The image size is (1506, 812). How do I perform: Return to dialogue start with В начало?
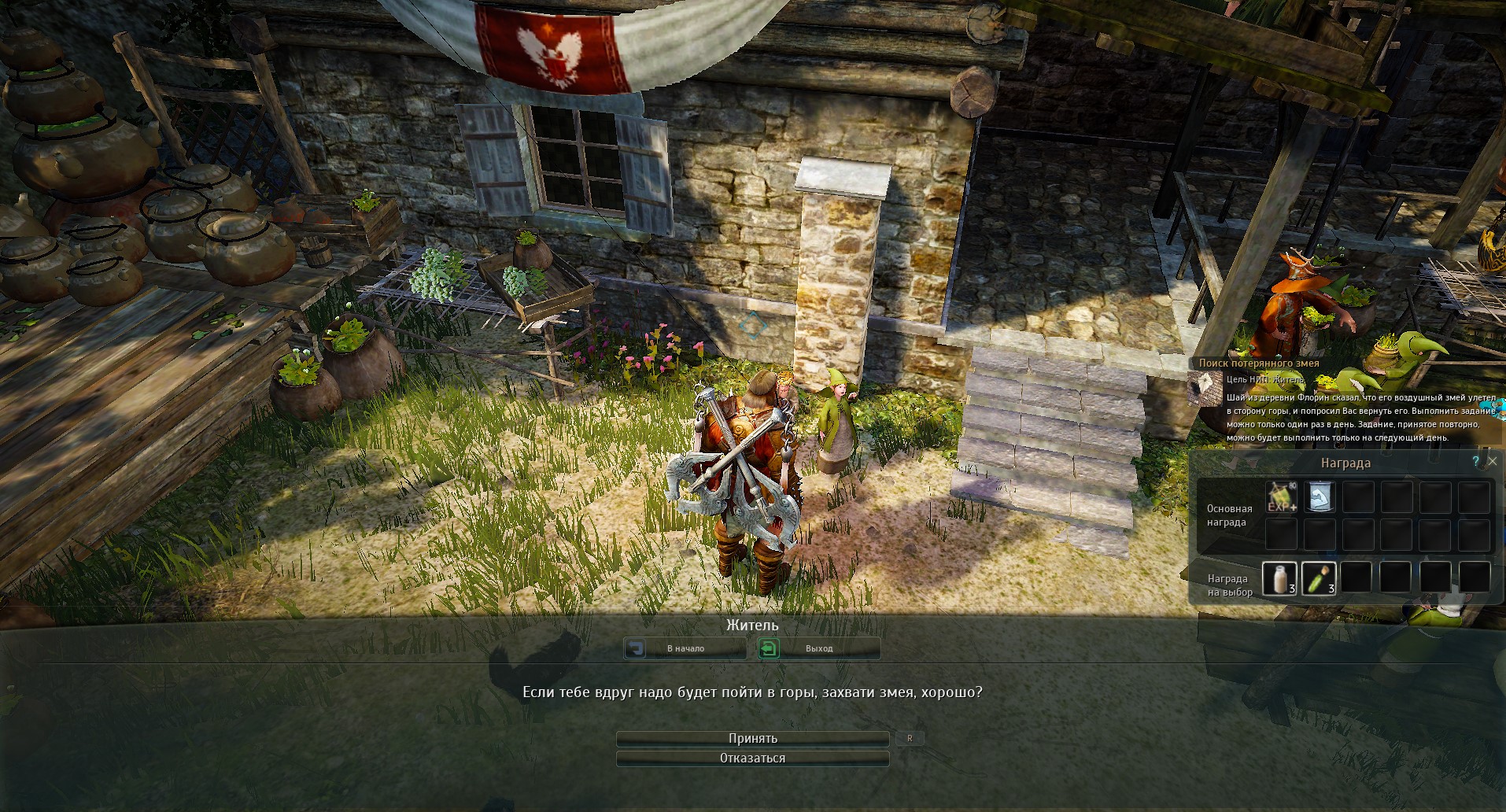685,648
